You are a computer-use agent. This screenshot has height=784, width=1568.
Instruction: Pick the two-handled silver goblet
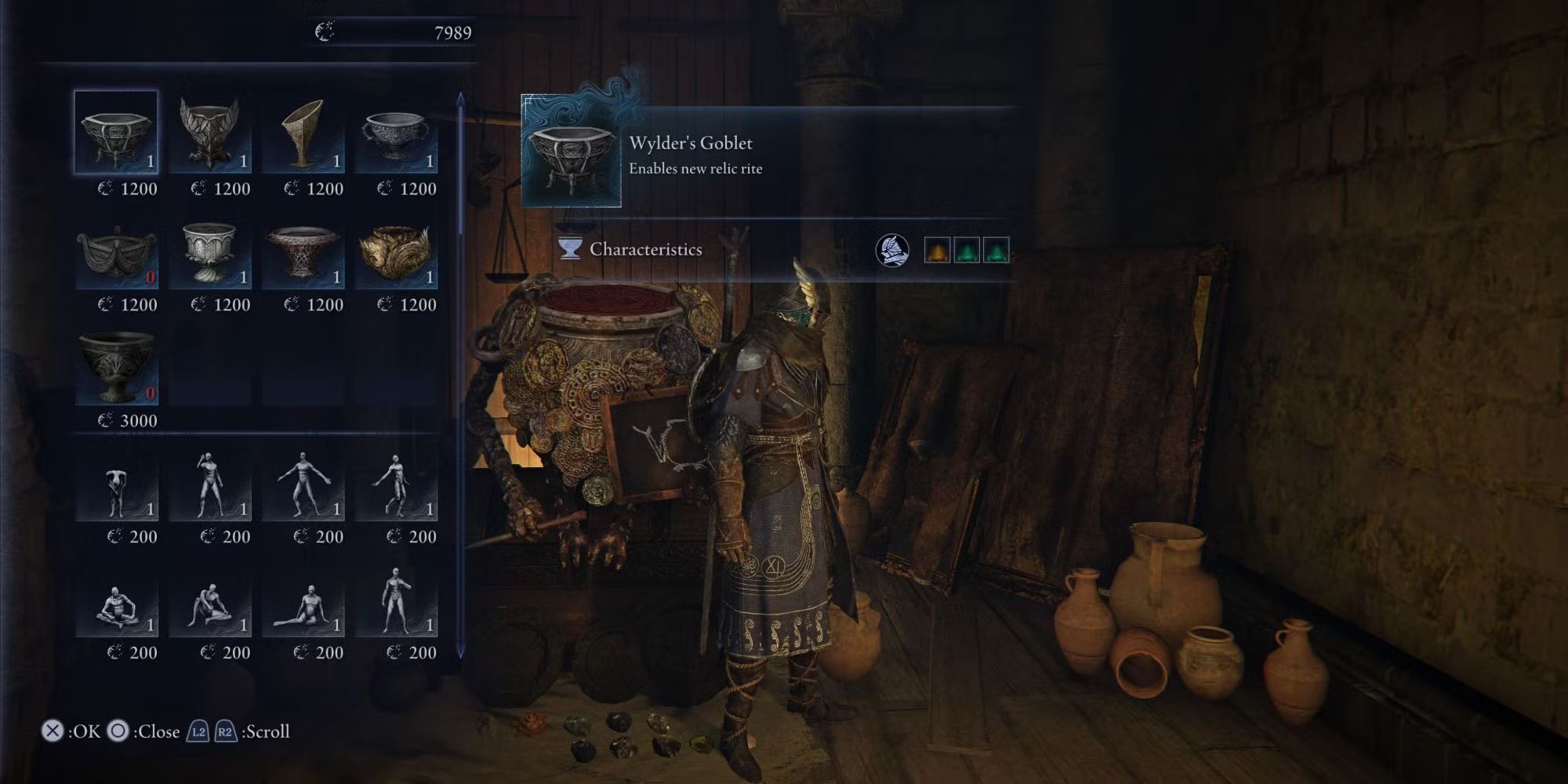point(396,132)
